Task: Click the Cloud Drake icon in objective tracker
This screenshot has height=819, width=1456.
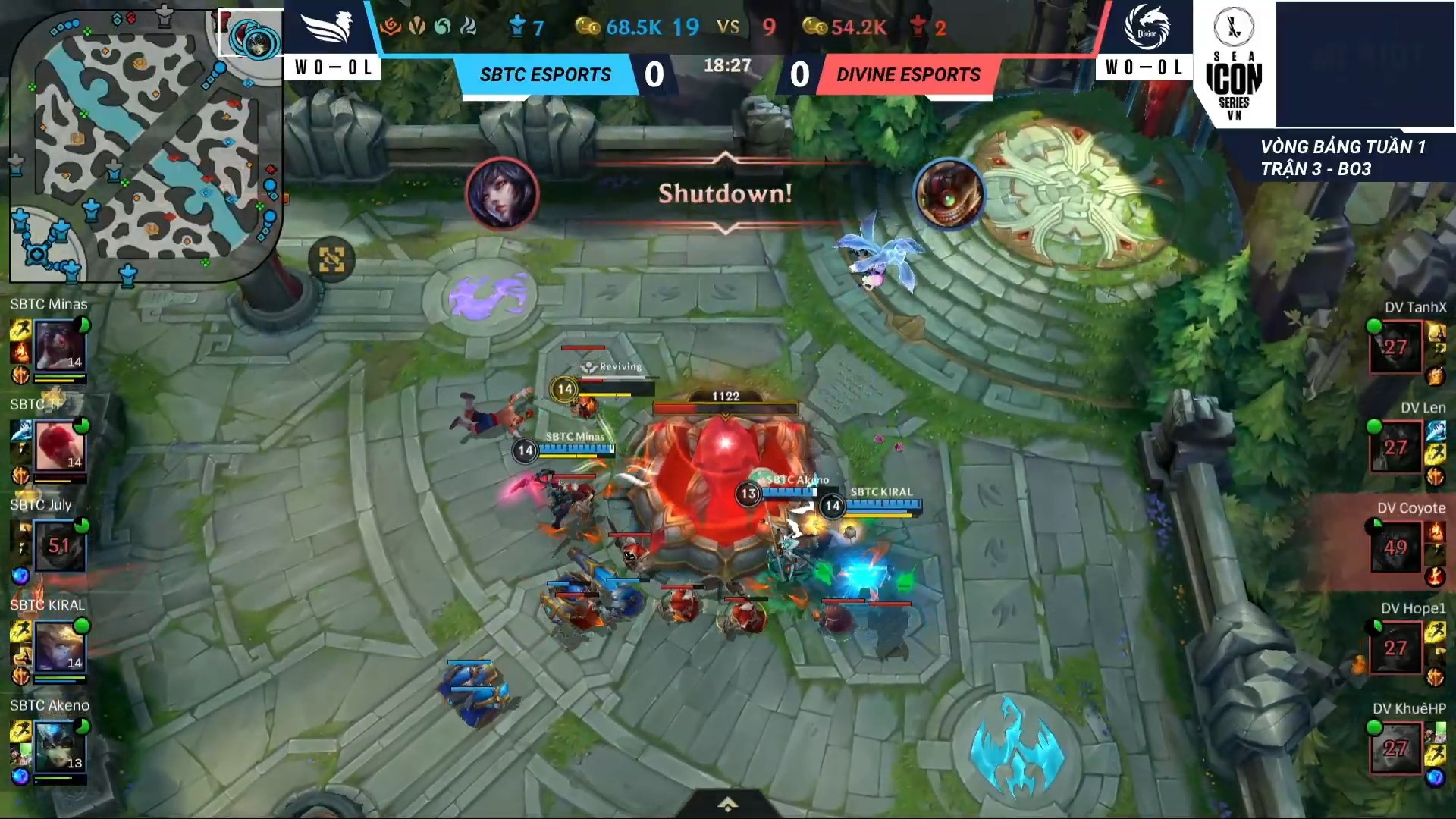Action: pyautogui.click(x=467, y=25)
